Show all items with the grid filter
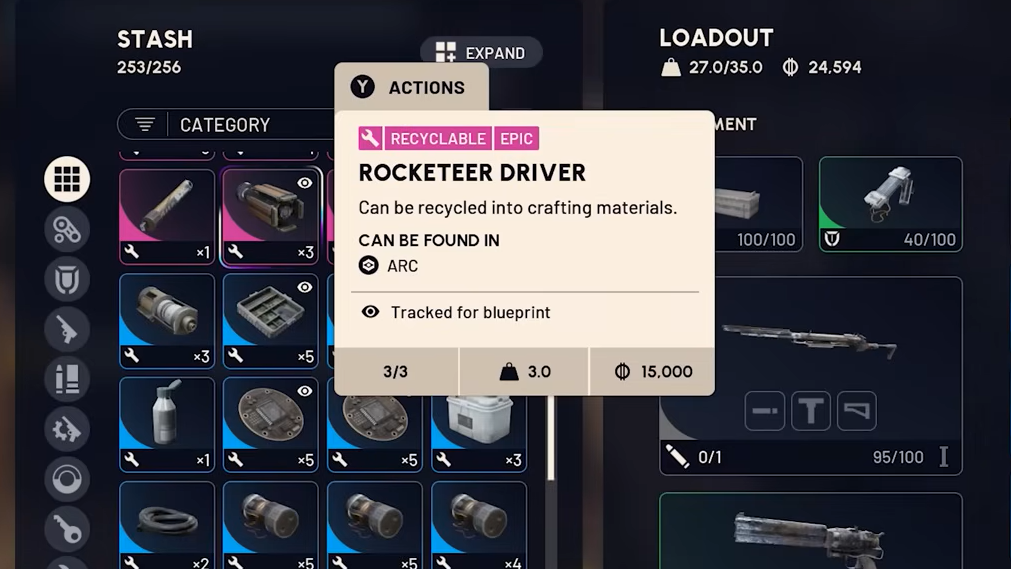The image size is (1011, 569). pyautogui.click(x=67, y=179)
